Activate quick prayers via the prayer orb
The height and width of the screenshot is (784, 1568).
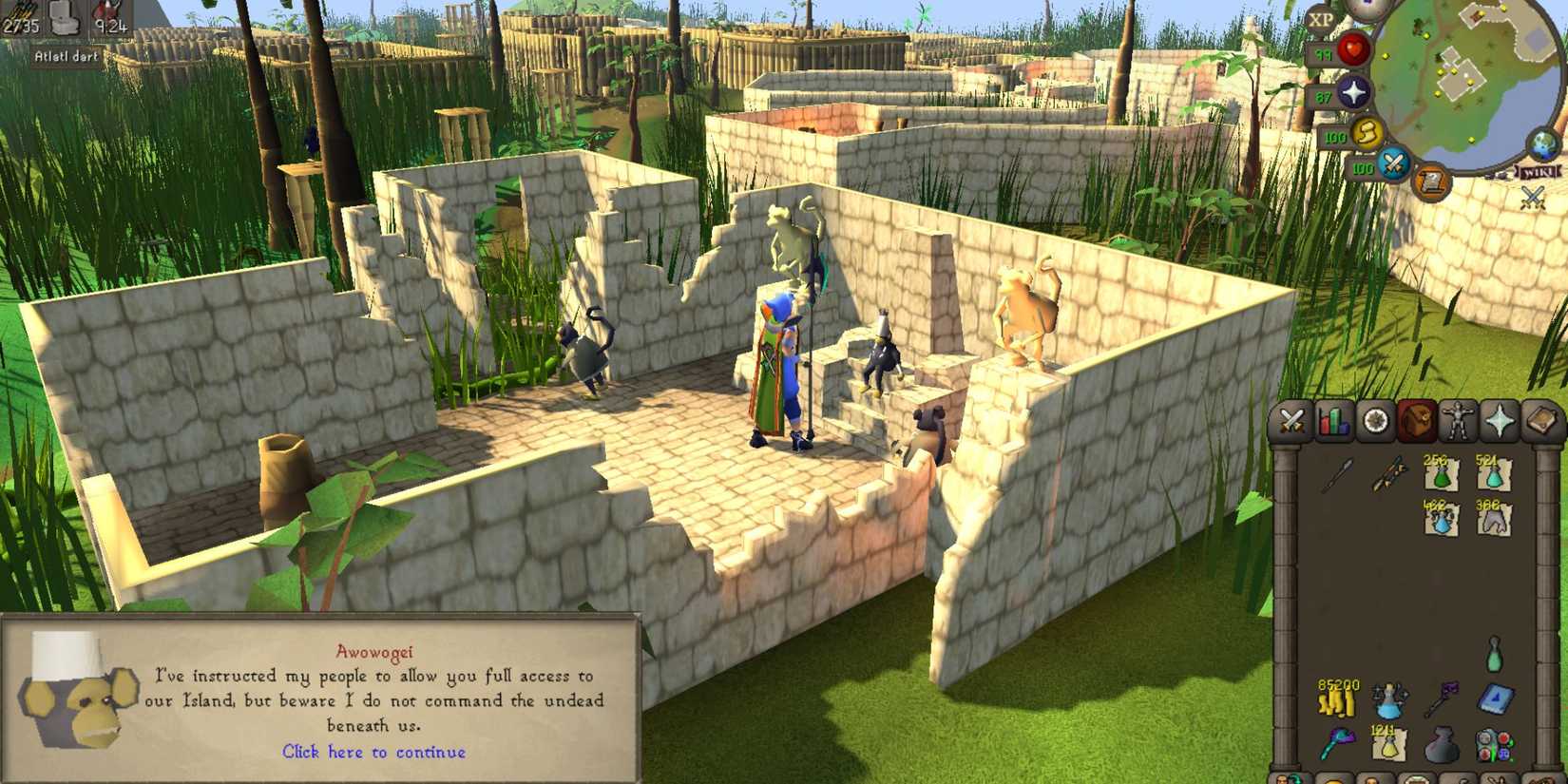pyautogui.click(x=1354, y=91)
